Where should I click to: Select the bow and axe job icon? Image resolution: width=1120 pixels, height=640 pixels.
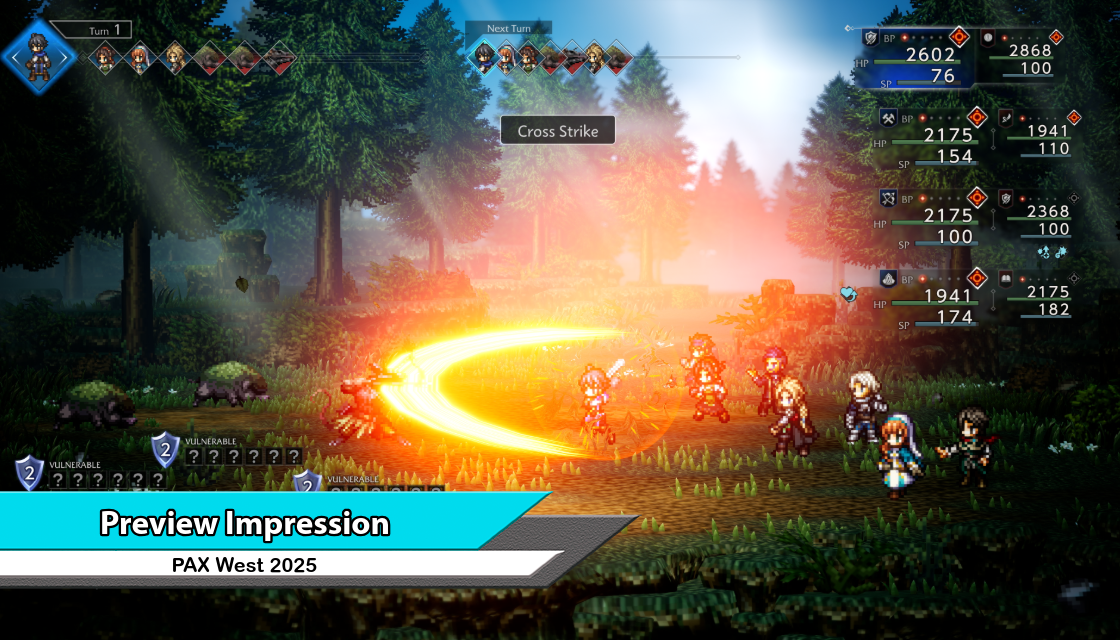pyautogui.click(x=887, y=198)
